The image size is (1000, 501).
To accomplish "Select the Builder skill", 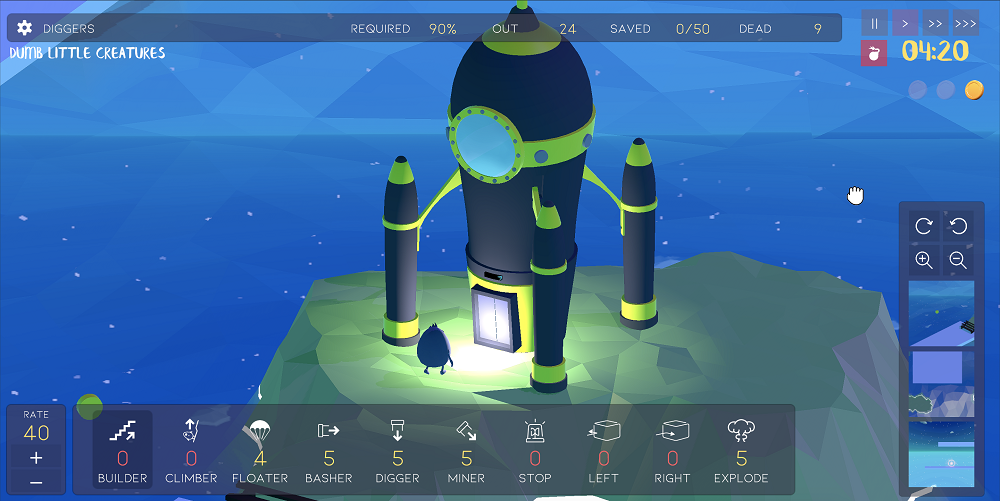I will coord(123,449).
